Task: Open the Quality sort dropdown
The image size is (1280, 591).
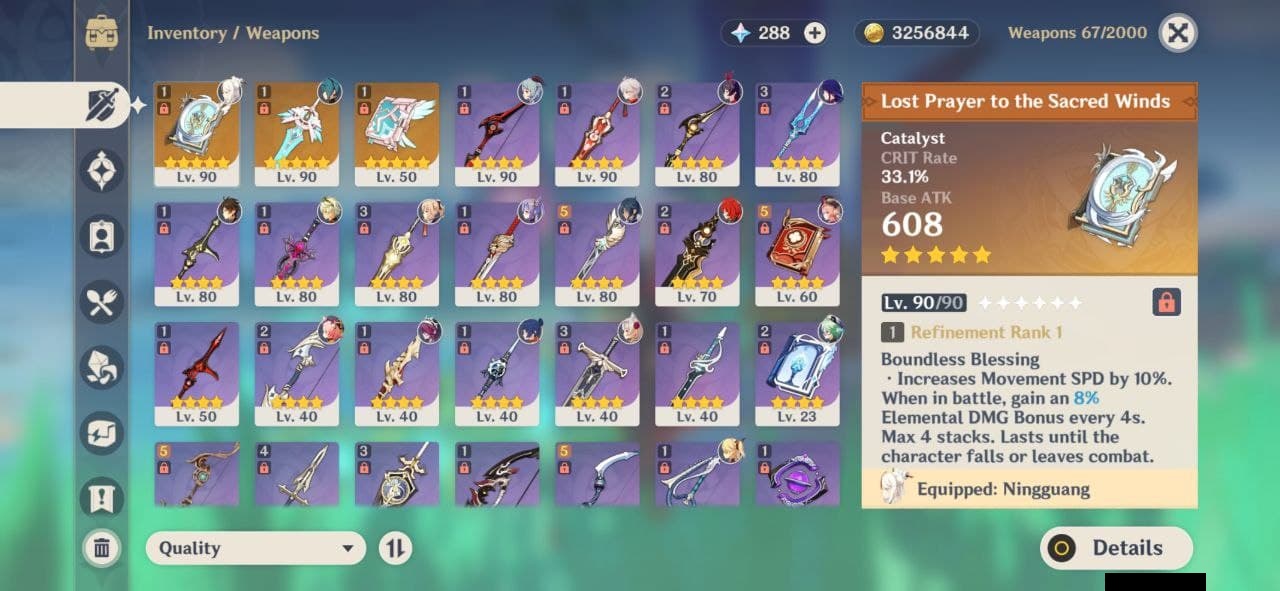Action: 256,548
